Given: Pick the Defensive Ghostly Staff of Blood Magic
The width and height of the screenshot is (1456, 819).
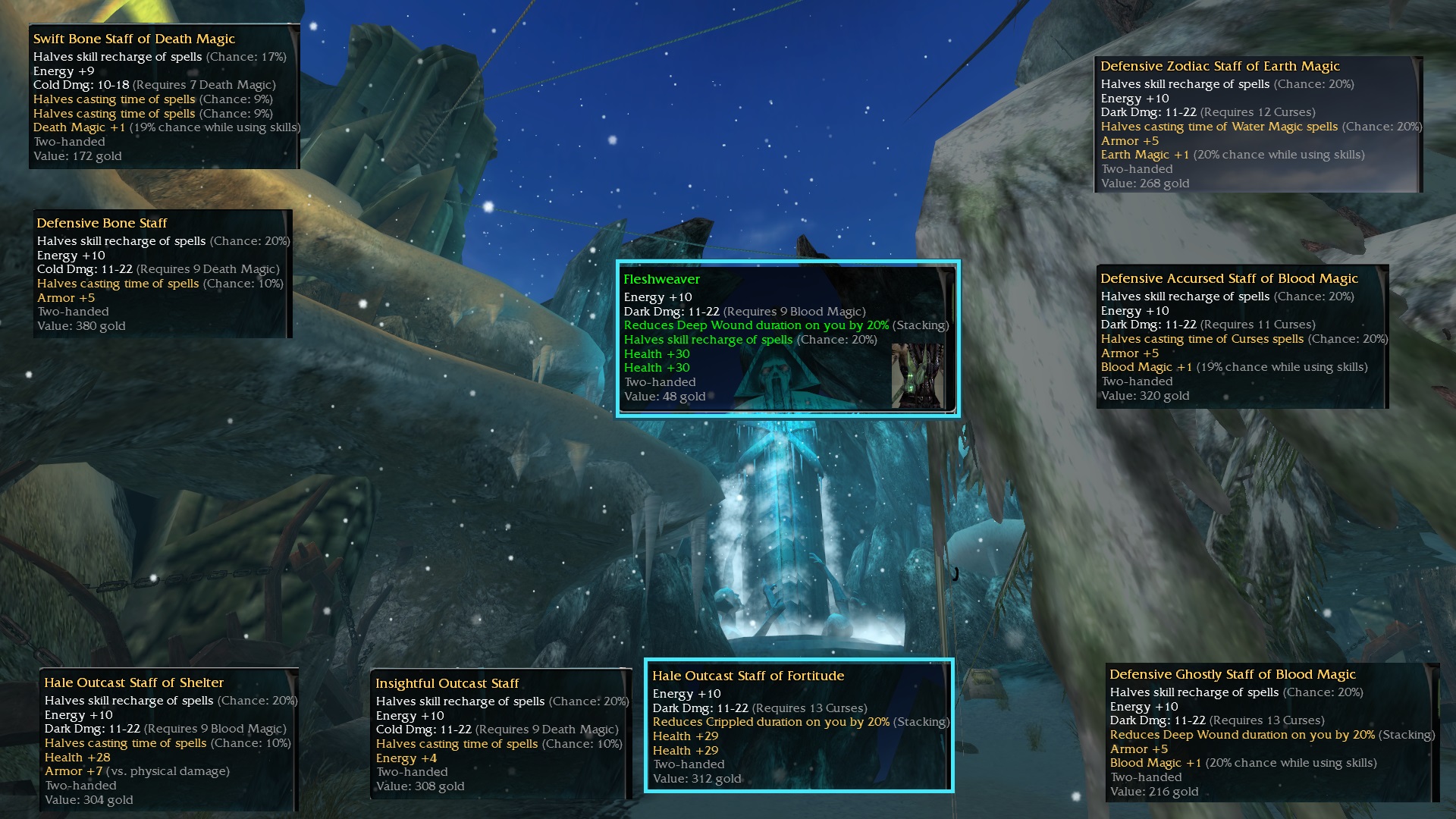Looking at the screenshot, I should coord(1272,733).
